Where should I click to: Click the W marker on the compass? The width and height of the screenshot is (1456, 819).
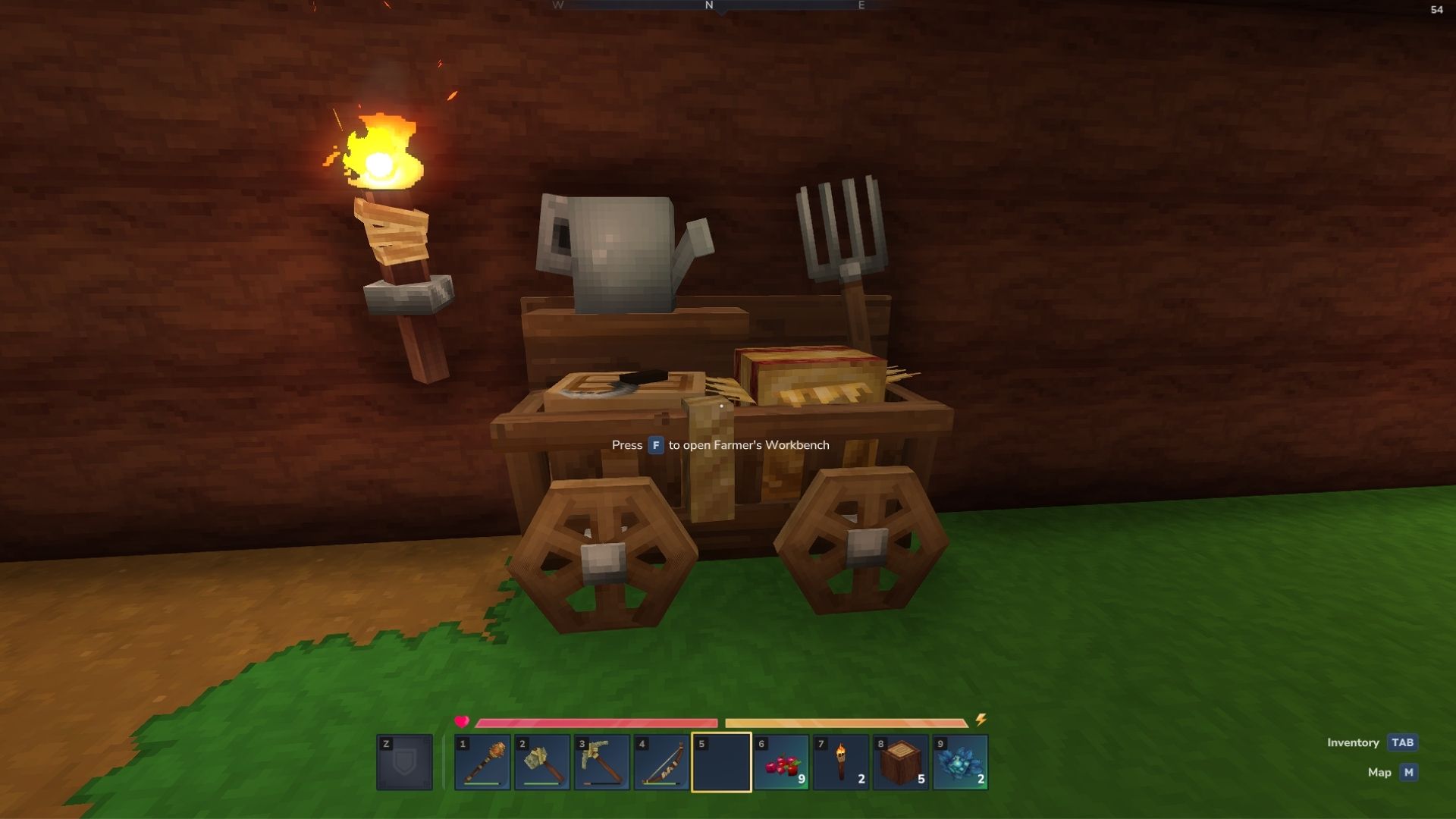559,6
